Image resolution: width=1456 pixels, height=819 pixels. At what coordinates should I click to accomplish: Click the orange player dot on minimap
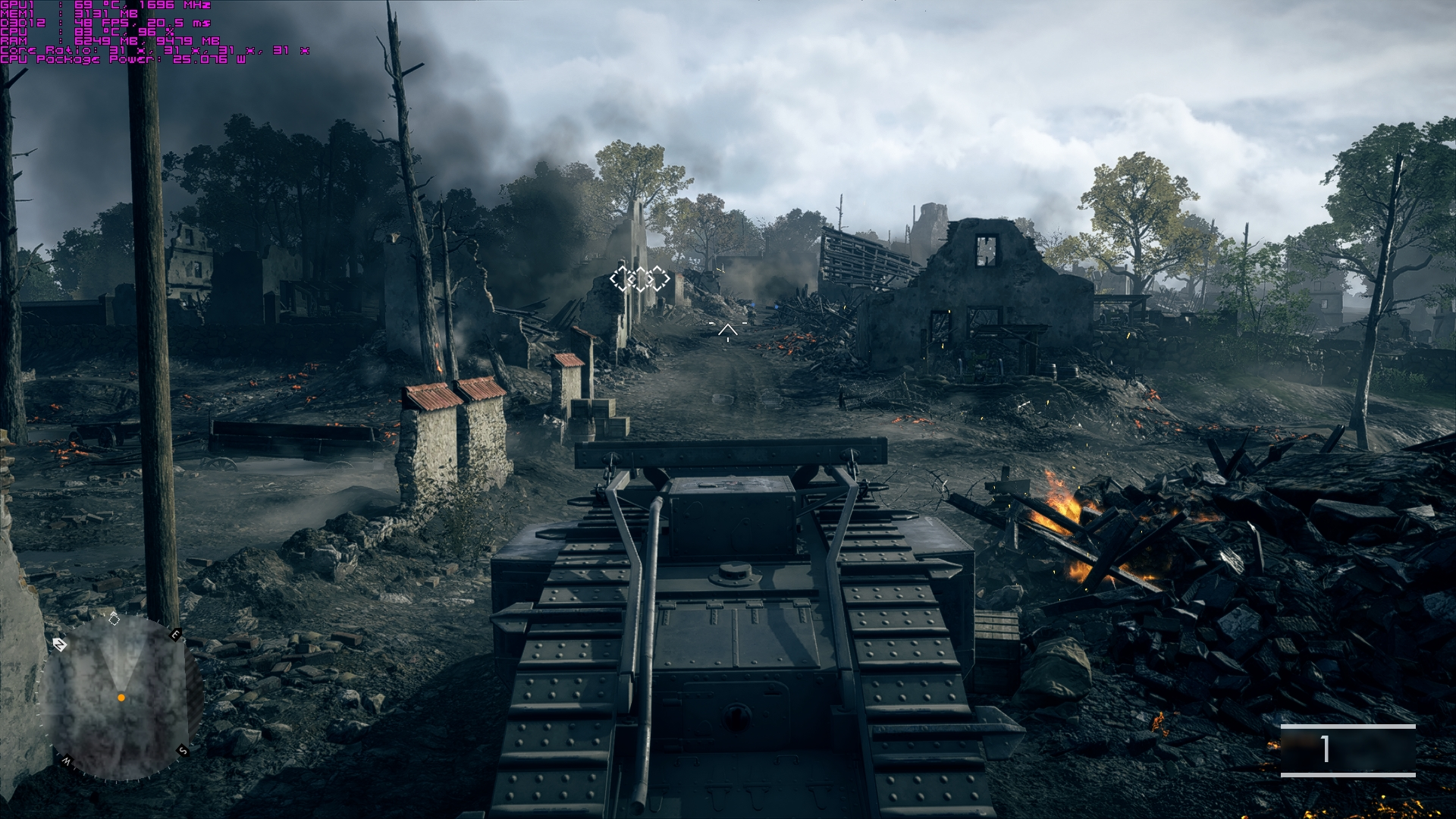click(121, 698)
